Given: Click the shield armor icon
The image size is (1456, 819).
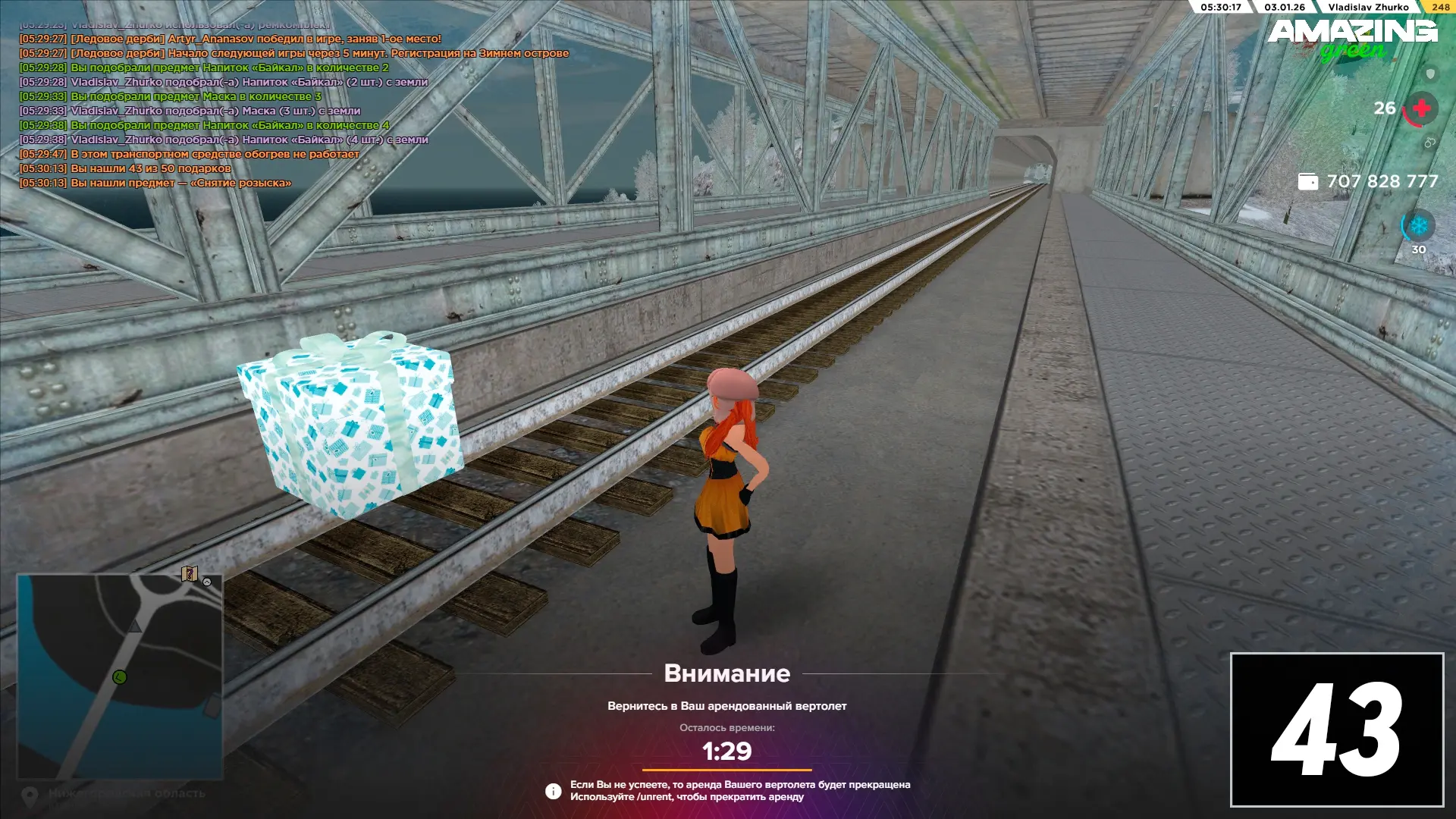Looking at the screenshot, I should coord(1430,74).
